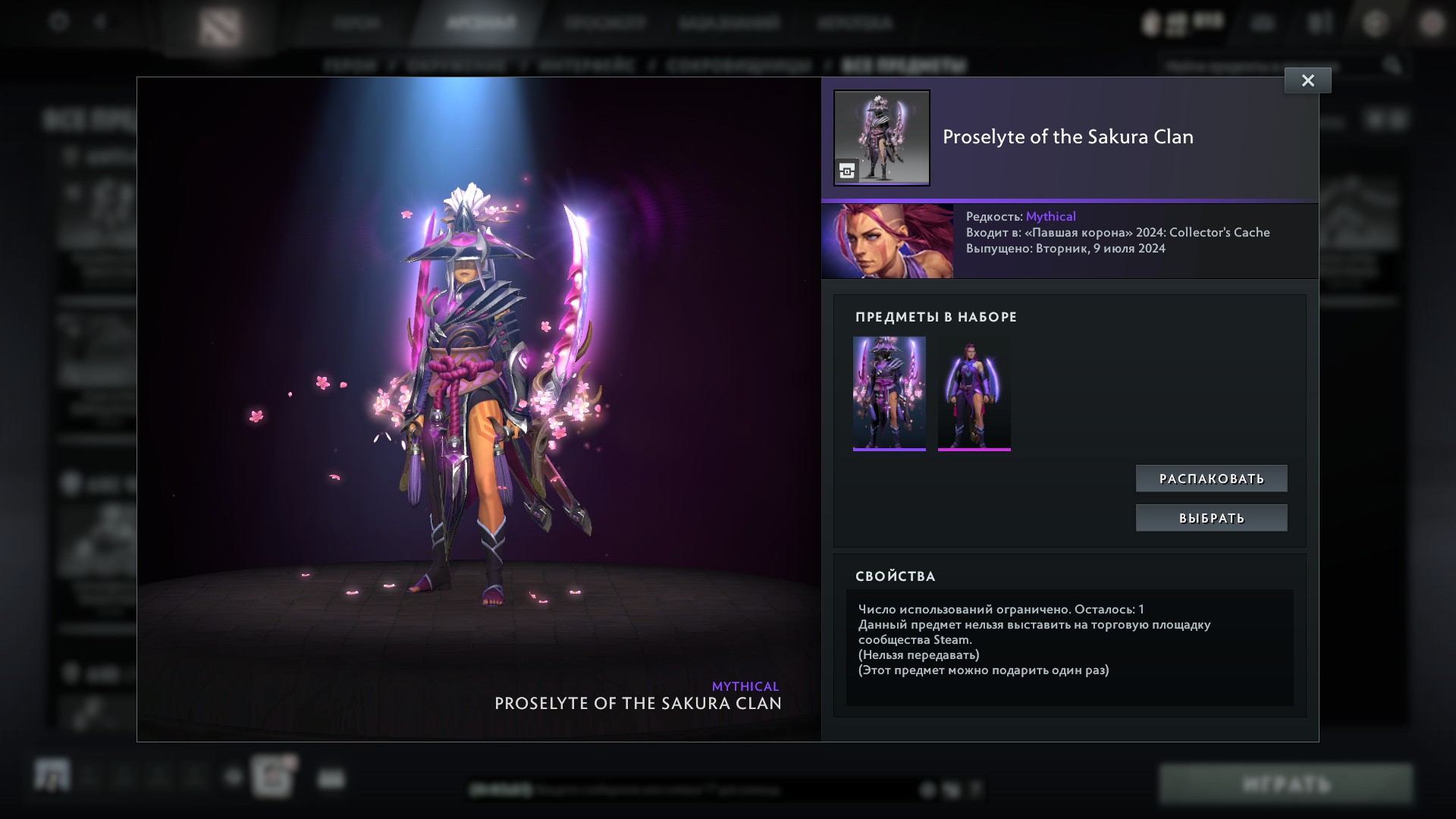Open the Proselyte of the Sakura Clan bundle icon
The width and height of the screenshot is (1456, 819).
click(x=881, y=138)
